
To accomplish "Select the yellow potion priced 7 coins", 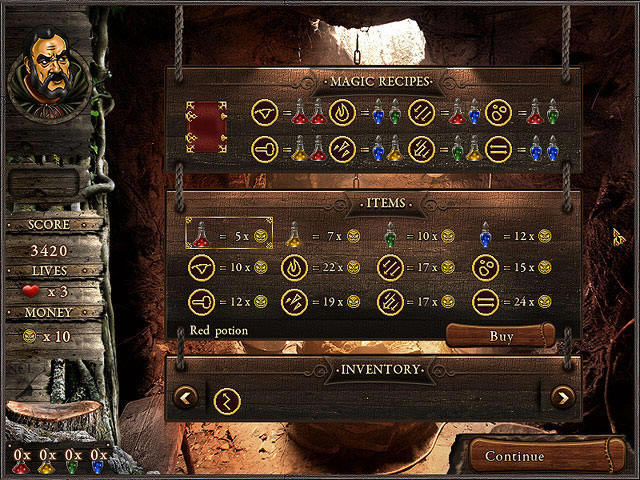I will [294, 234].
